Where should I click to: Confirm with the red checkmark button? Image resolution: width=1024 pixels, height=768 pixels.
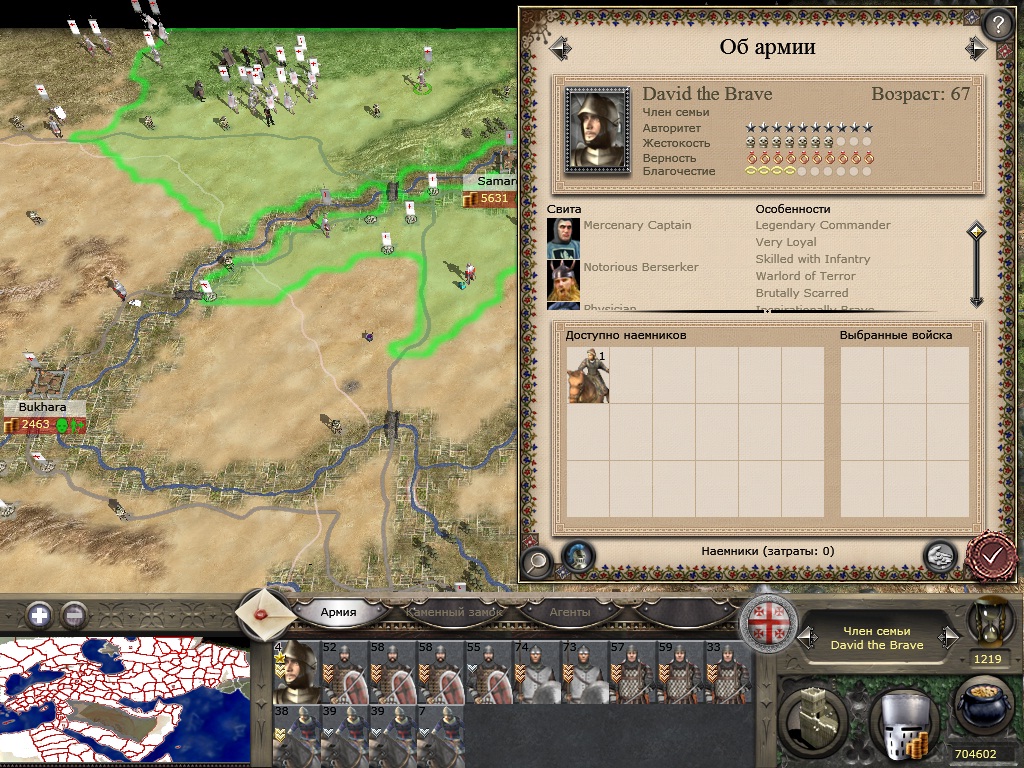(992, 556)
